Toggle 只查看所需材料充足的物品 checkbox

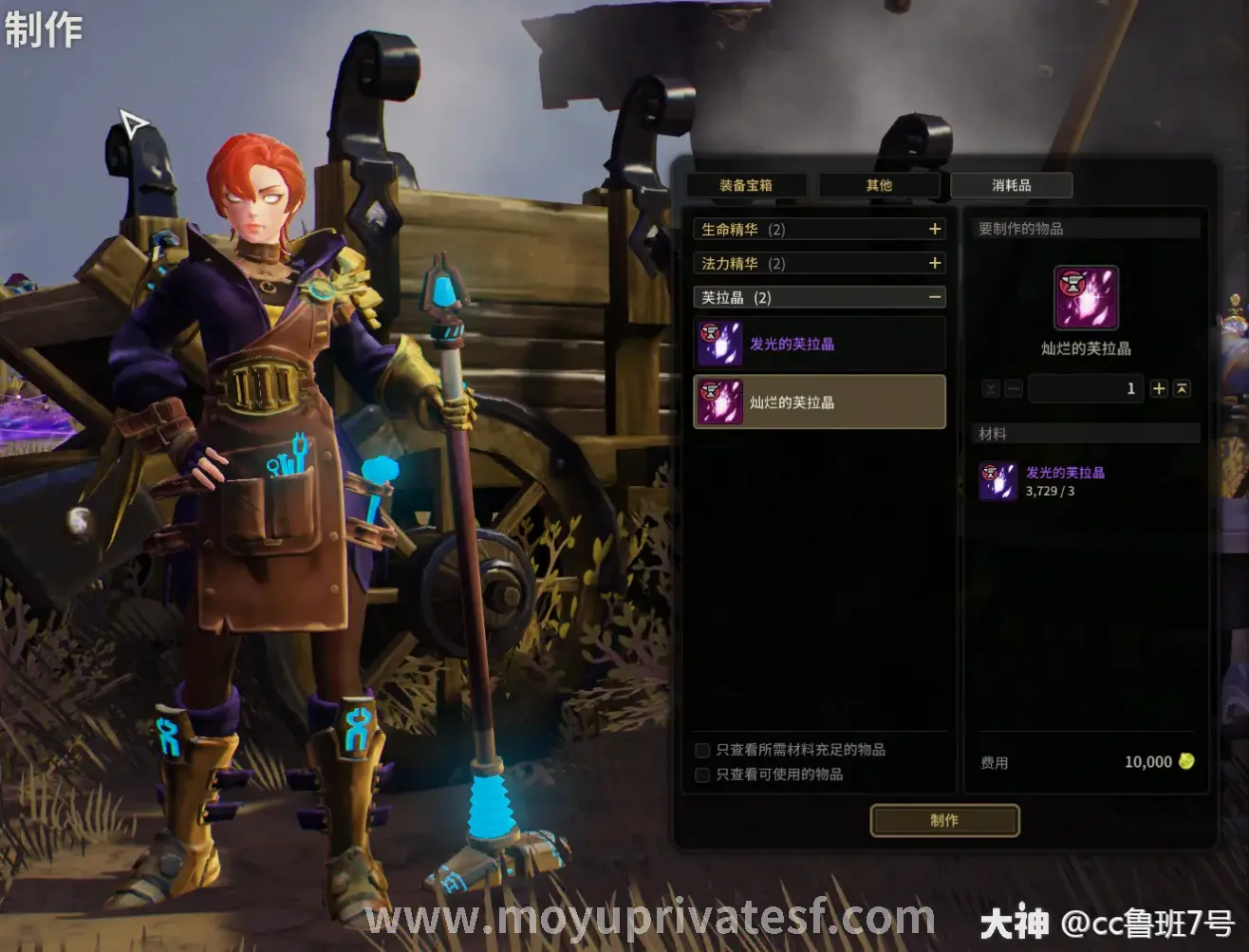pyautogui.click(x=703, y=751)
